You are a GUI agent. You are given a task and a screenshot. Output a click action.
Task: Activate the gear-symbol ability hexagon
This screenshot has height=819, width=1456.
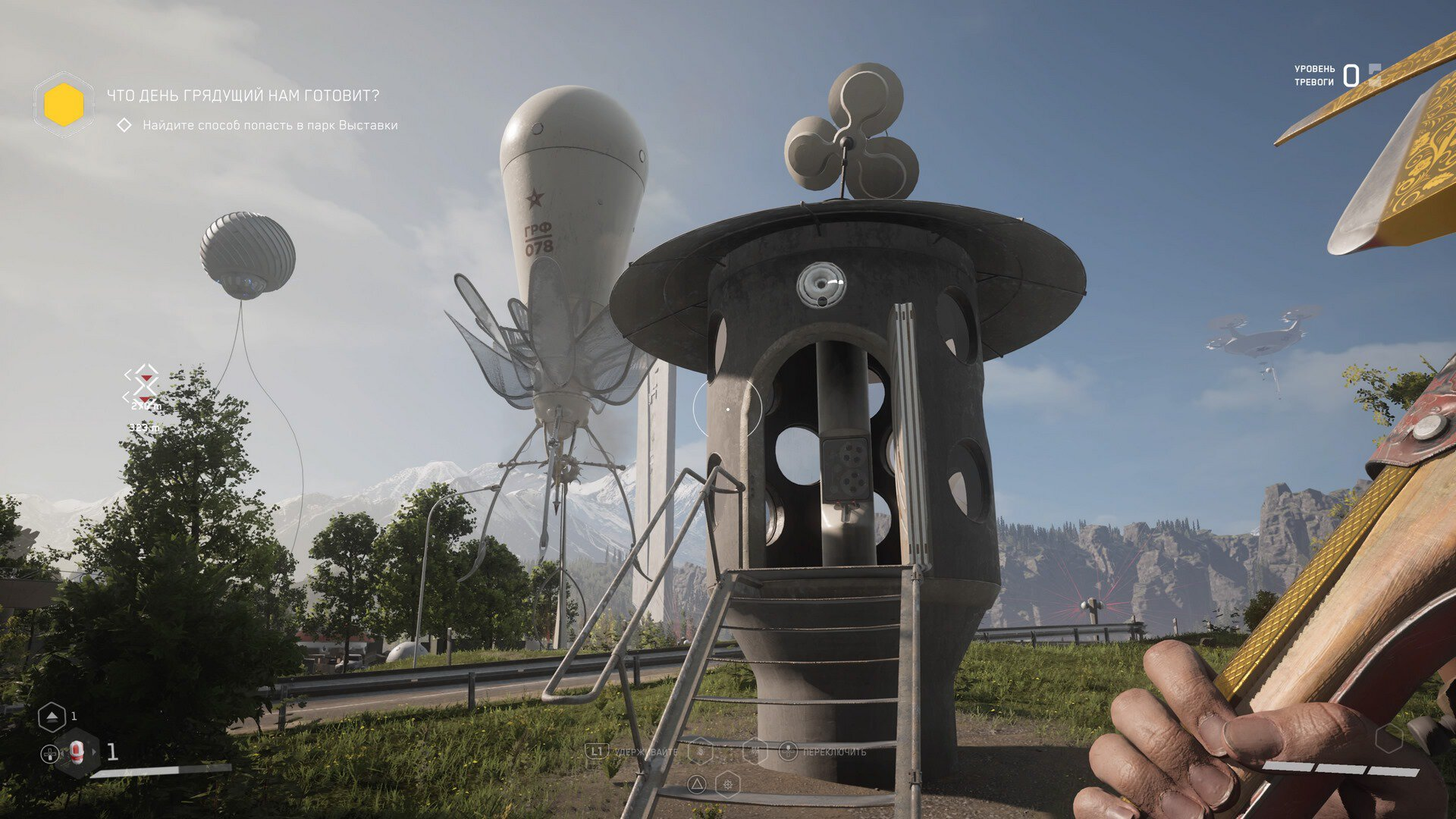(x=728, y=784)
